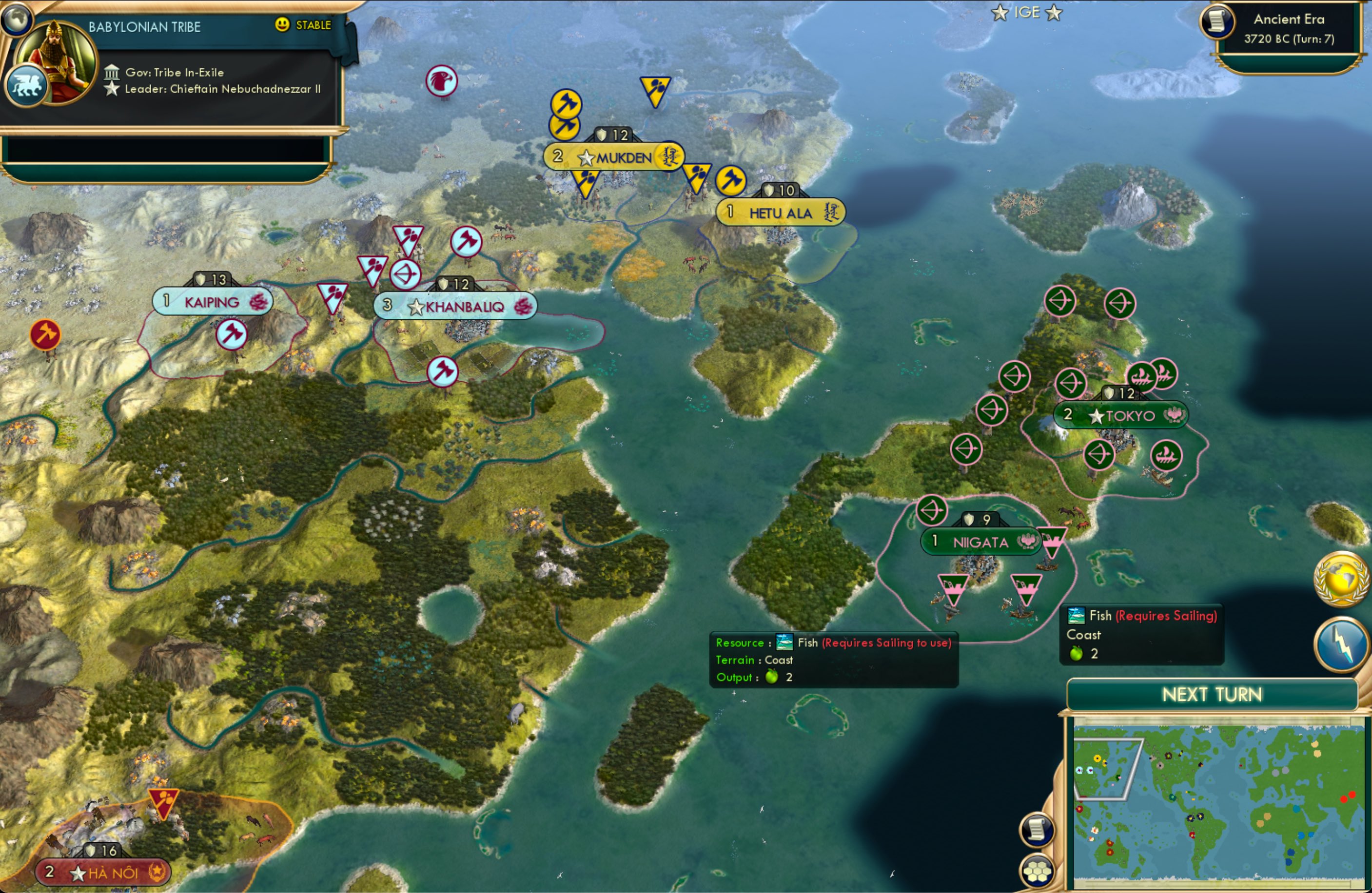
Task: Select the red hammer unit on the far-left mountains
Action: pos(45,334)
